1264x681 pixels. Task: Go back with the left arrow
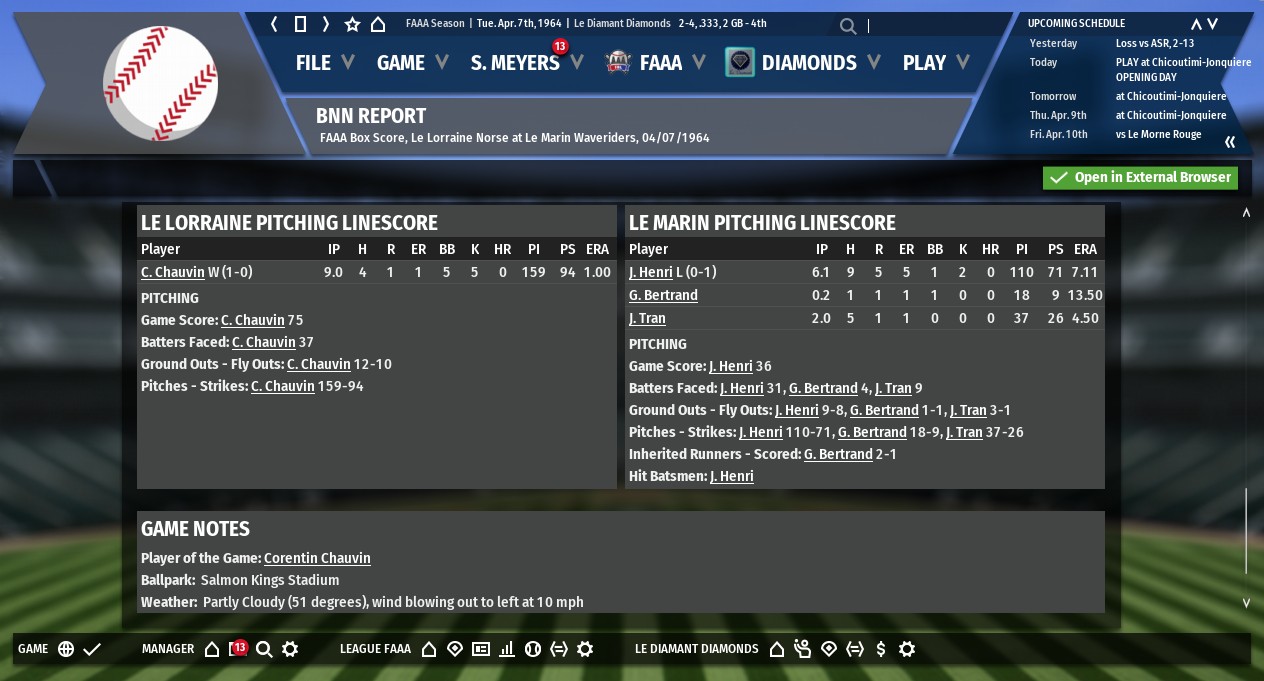pyautogui.click(x=274, y=24)
